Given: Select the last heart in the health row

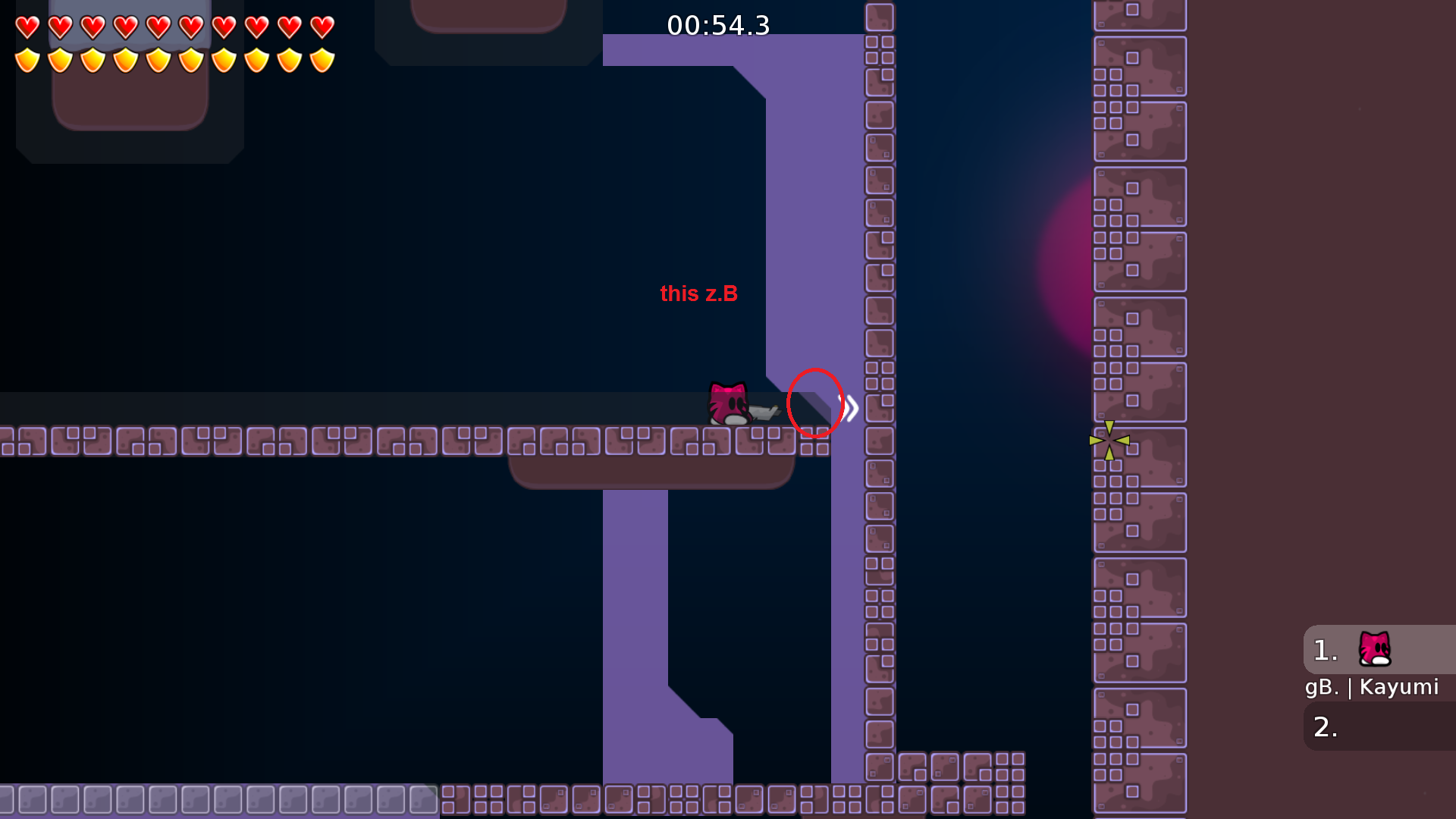Looking at the screenshot, I should click(x=322, y=25).
